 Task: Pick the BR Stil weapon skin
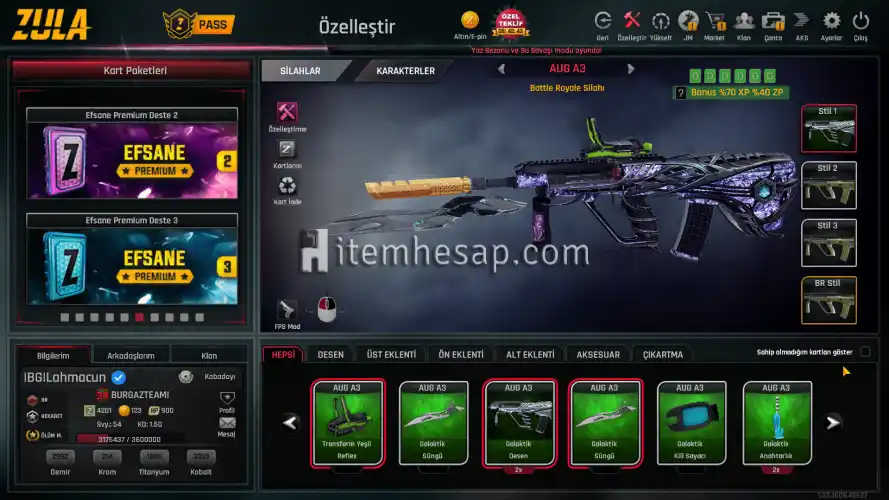828,300
